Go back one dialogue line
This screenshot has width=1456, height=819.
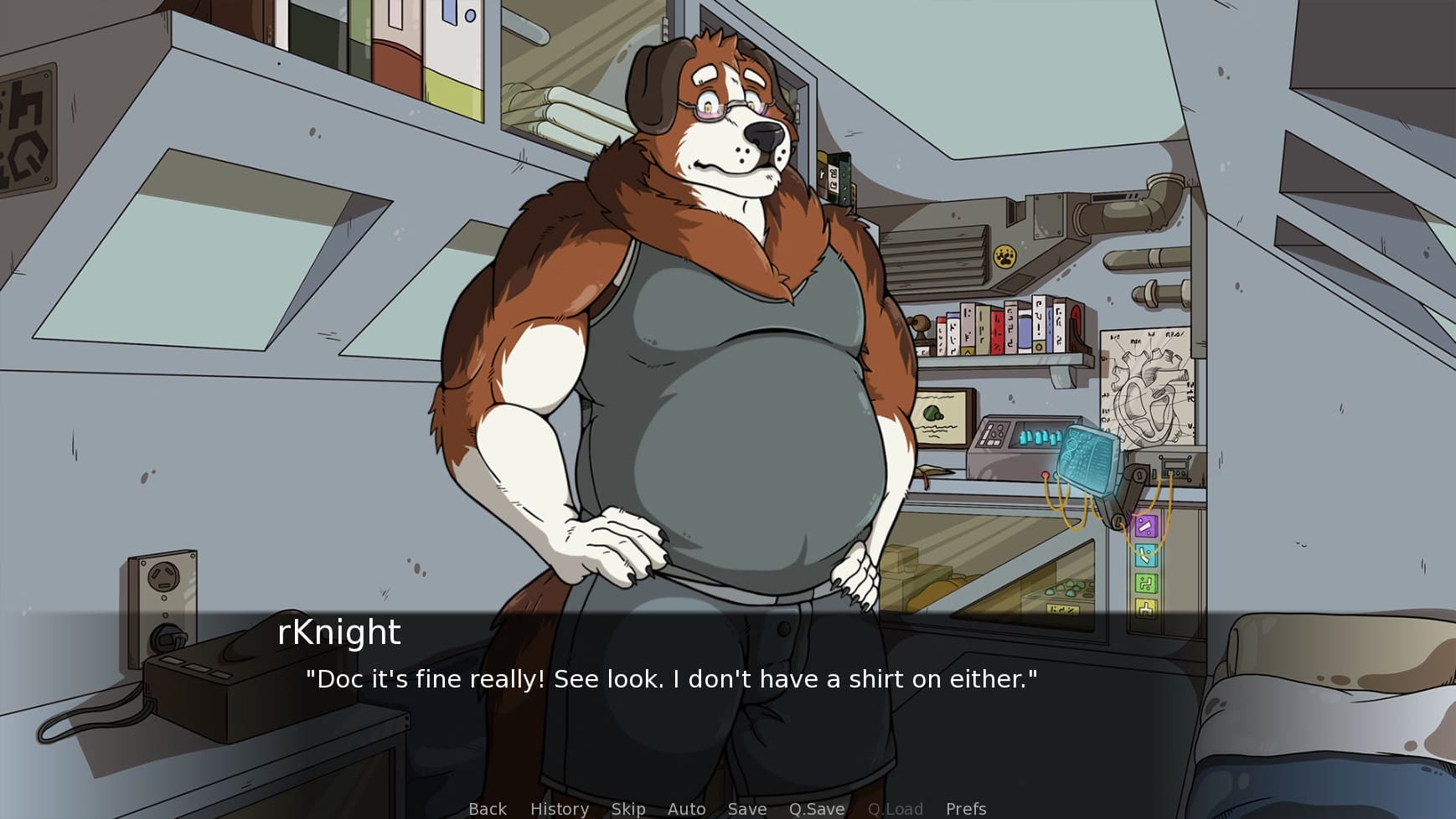(487, 808)
